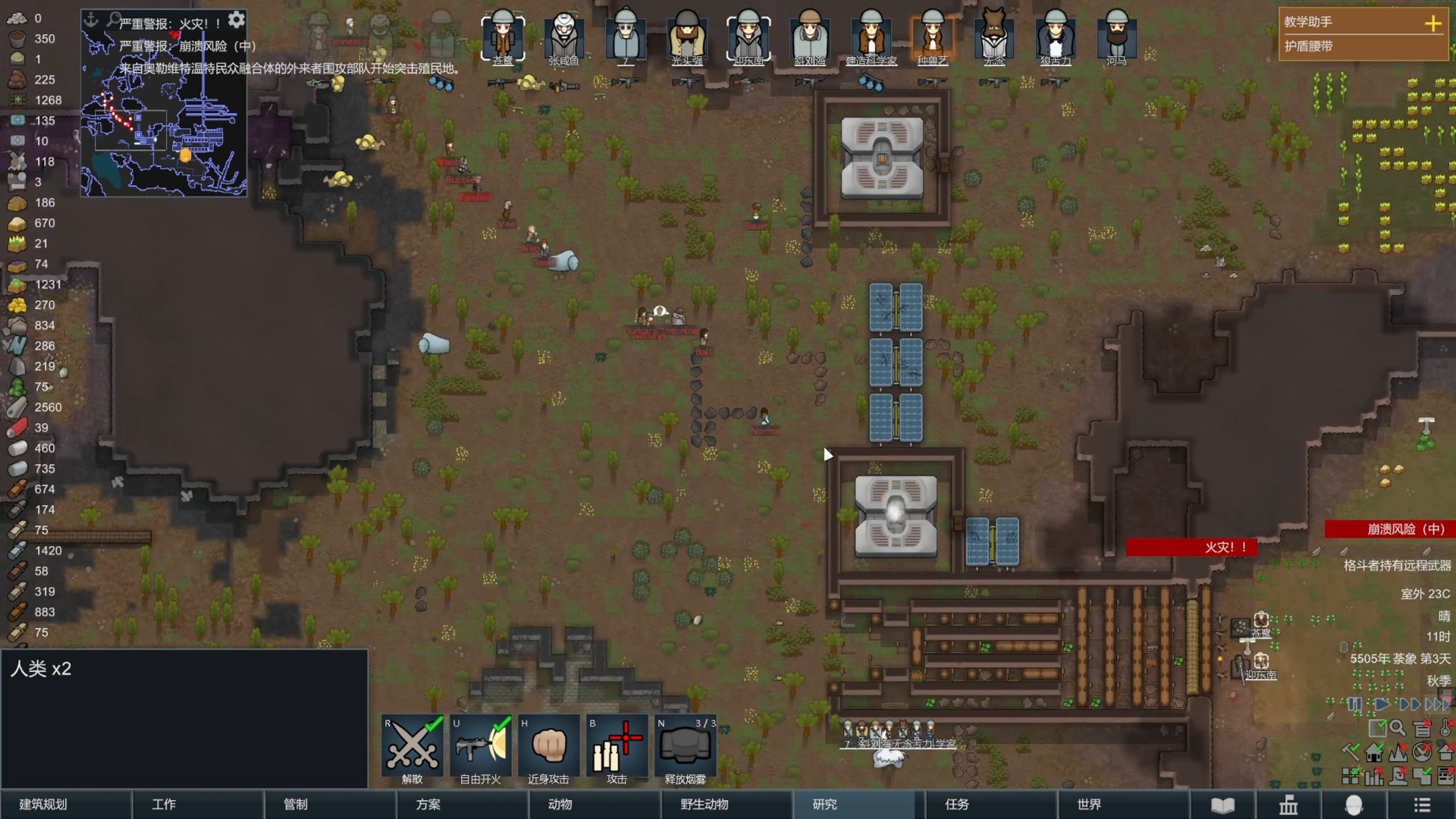Click the 崩溃风险 (中) alert banner
Screen dimensions: 1456x819
(x=1389, y=529)
